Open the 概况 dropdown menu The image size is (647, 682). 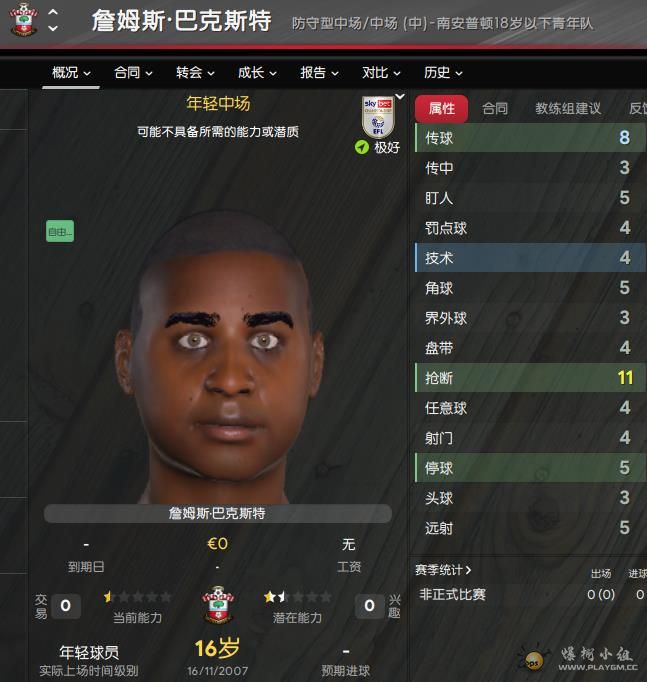(x=71, y=73)
